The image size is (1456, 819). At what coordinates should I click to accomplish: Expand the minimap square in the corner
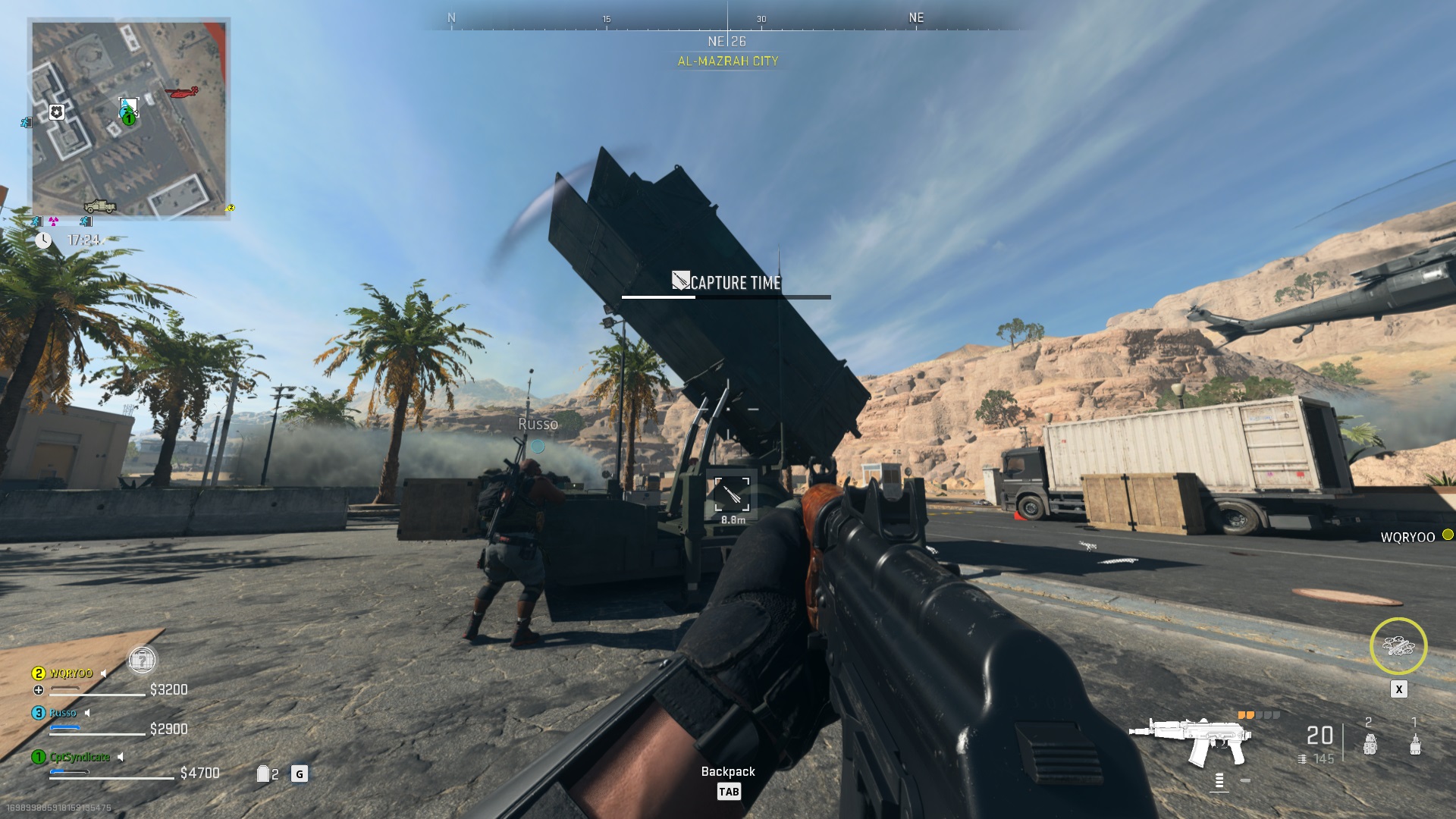coord(129,118)
